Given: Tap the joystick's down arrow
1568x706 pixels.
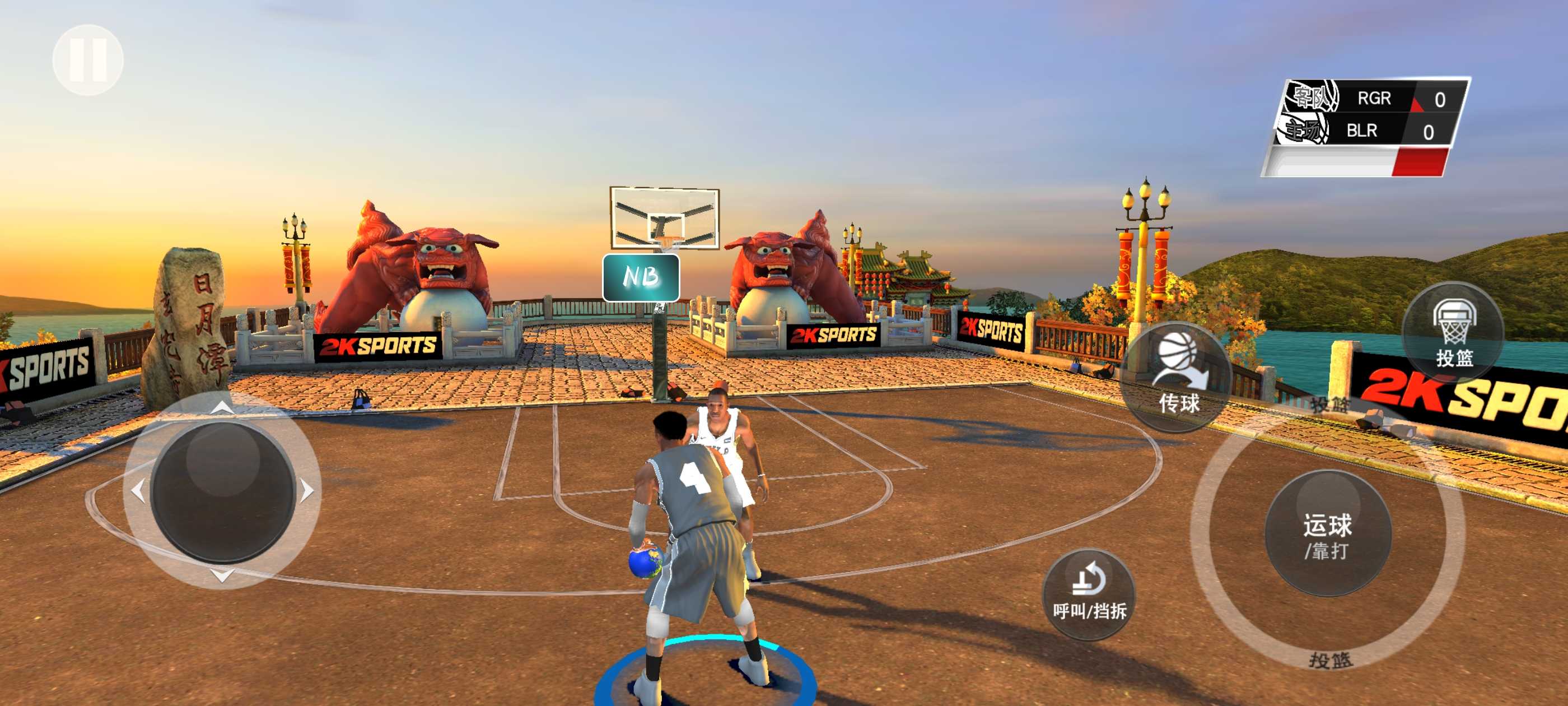Looking at the screenshot, I should [222, 574].
